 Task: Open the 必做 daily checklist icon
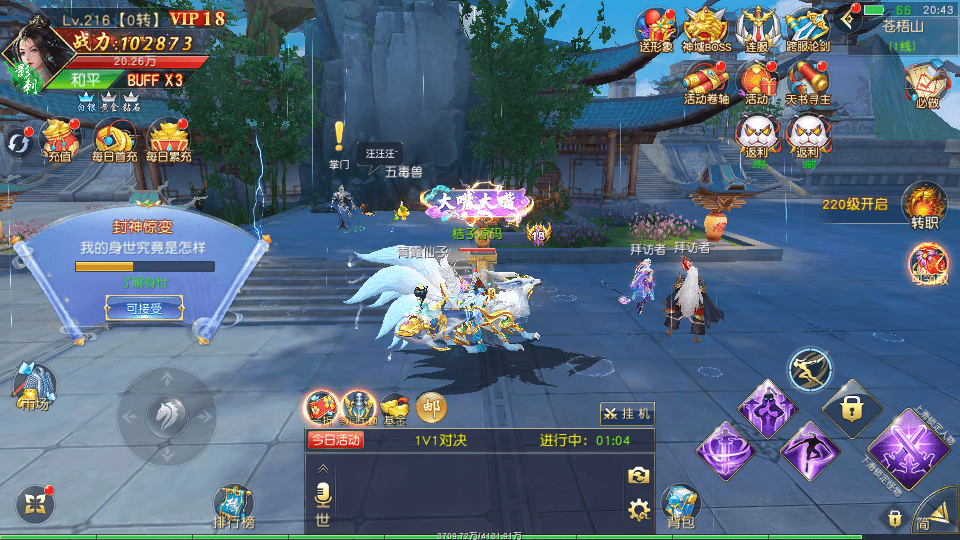pos(927,83)
